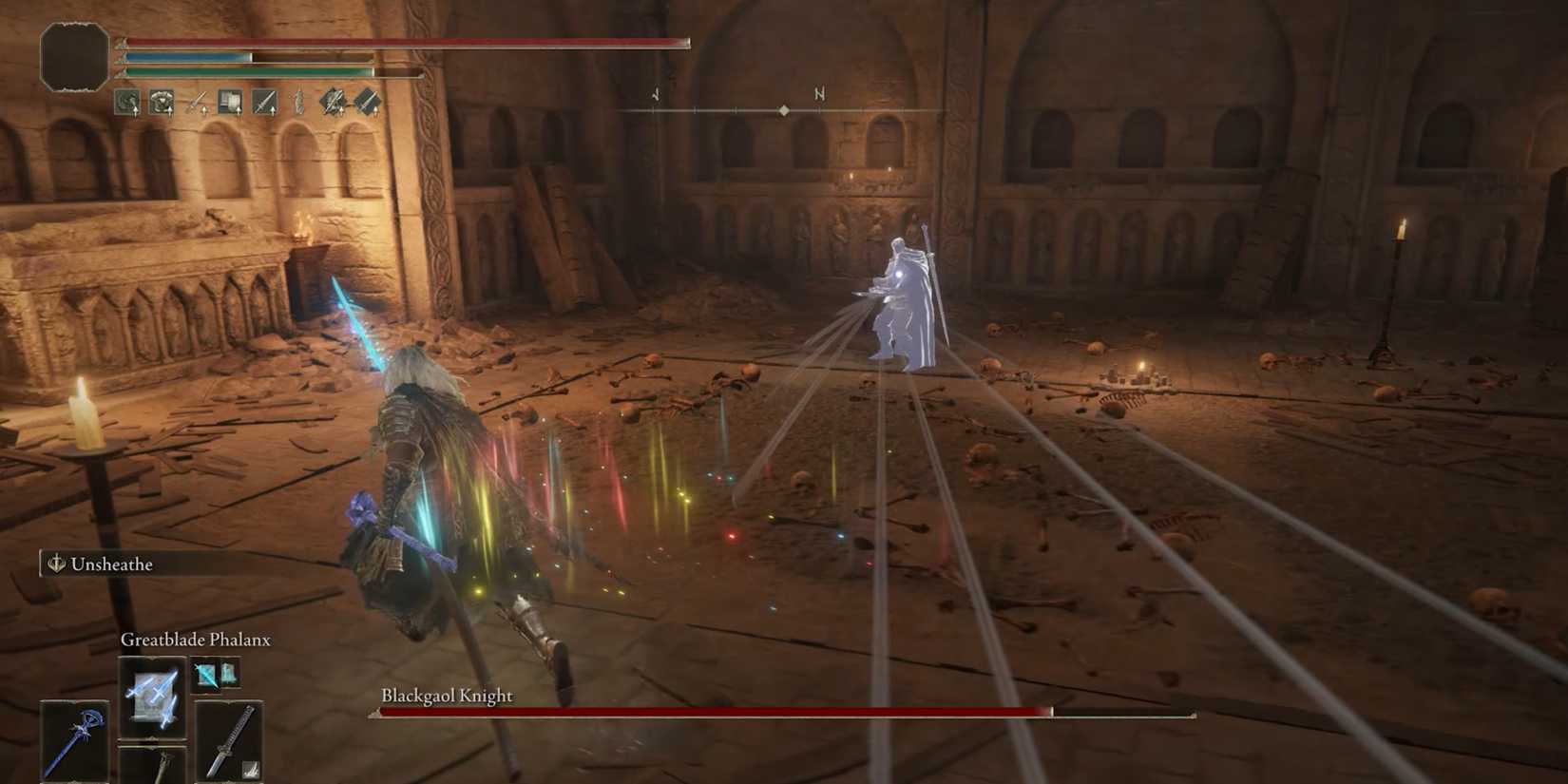This screenshot has width=1568, height=784.
Task: Click the diamond-shaped sword-and-shield buff icon
Action: (x=332, y=101)
